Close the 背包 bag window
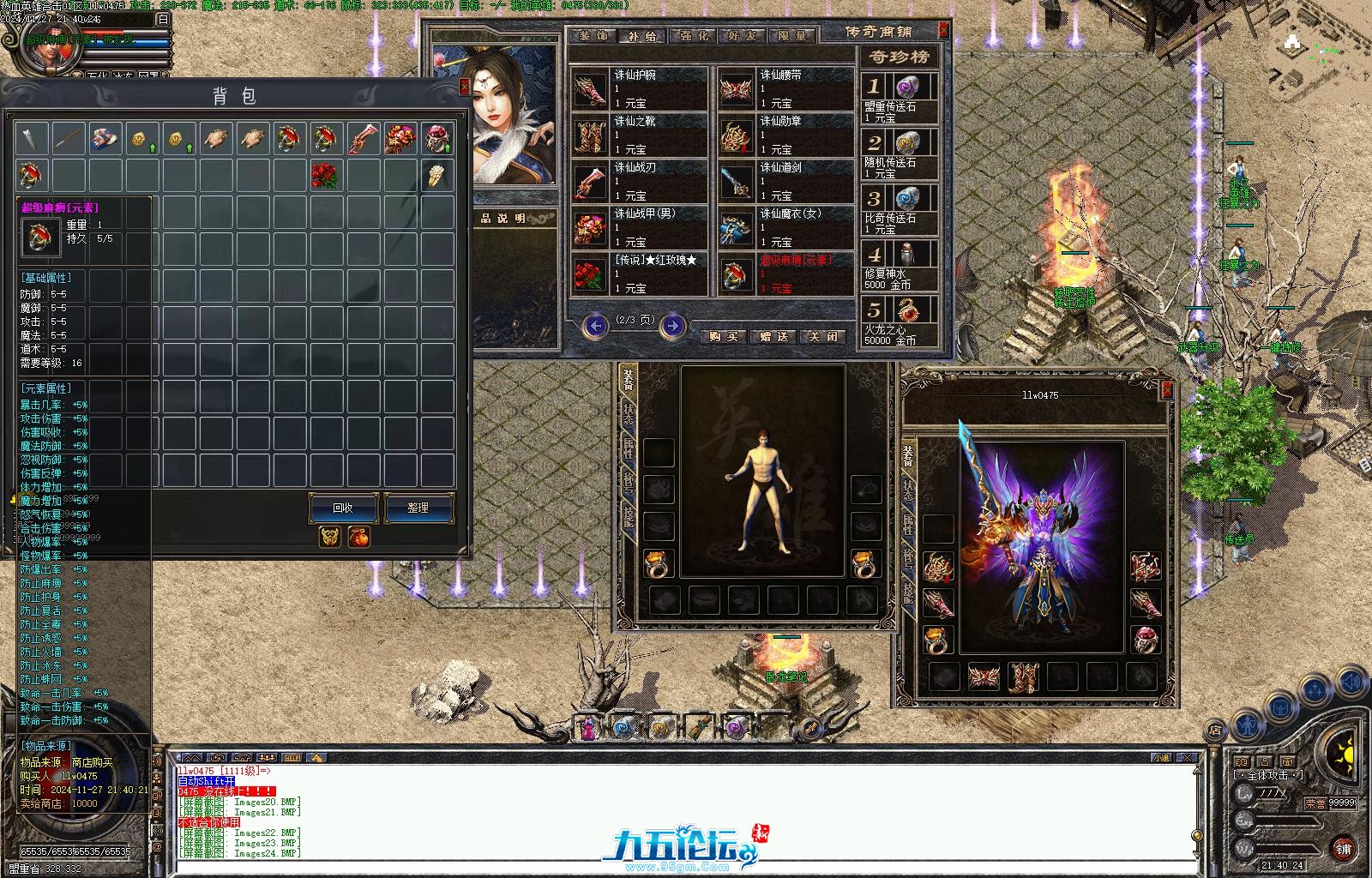The width and height of the screenshot is (1372, 878). tap(465, 87)
